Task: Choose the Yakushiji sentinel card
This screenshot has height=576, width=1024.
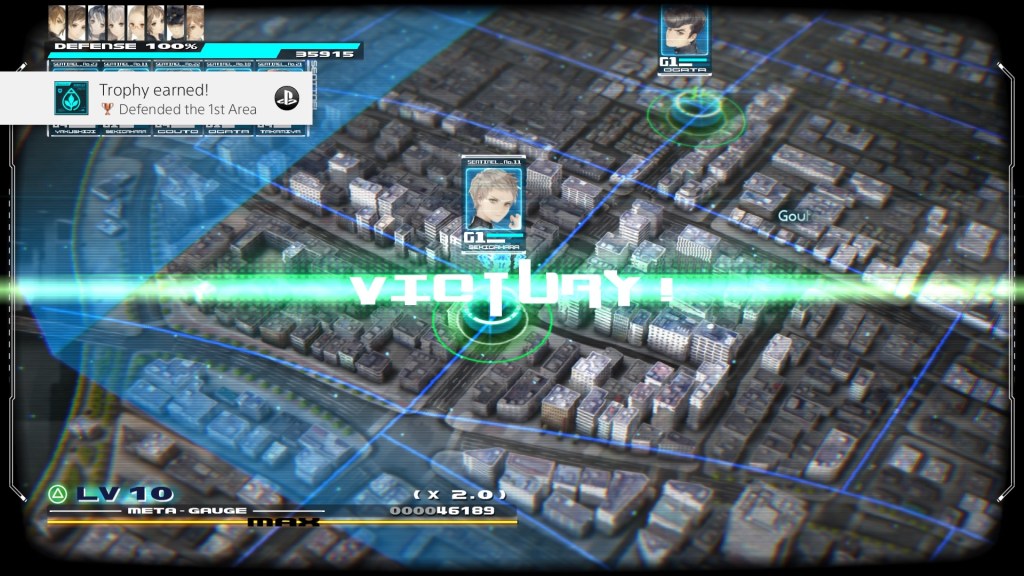Action: 74,129
